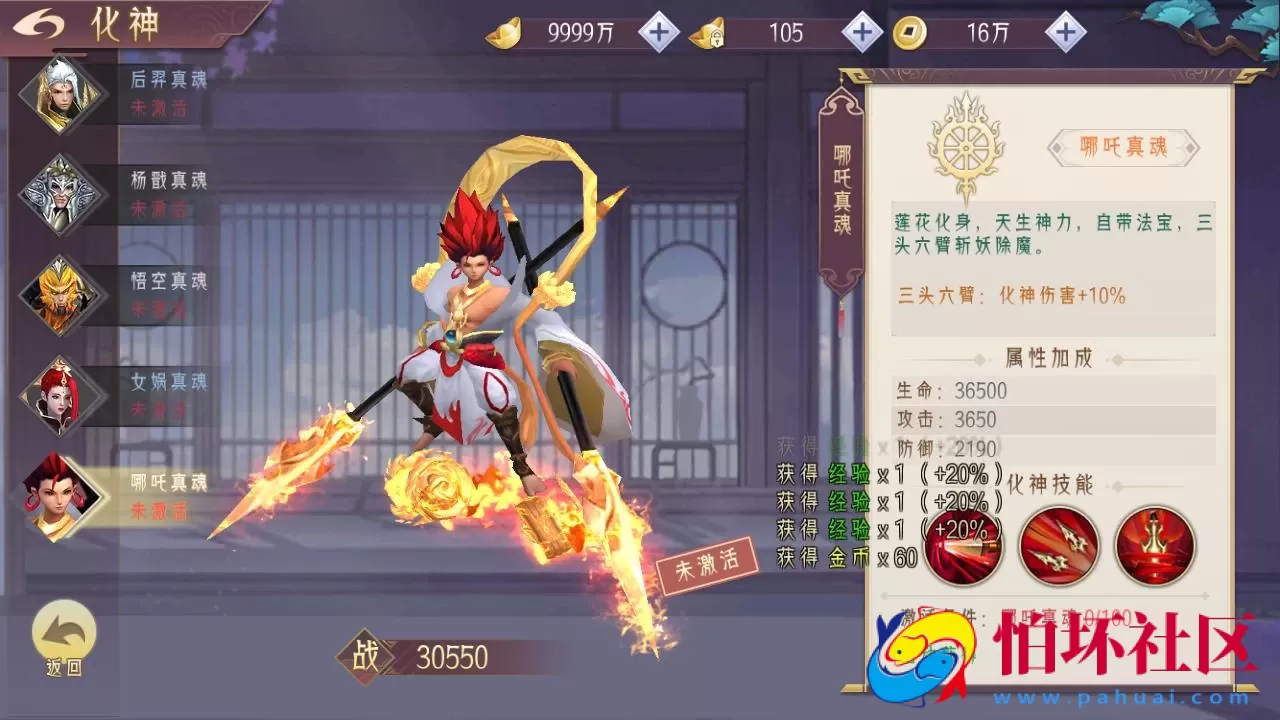The image size is (1280, 720).
Task: Select 后羿真魂 portrait in the sidebar
Action: [62, 95]
